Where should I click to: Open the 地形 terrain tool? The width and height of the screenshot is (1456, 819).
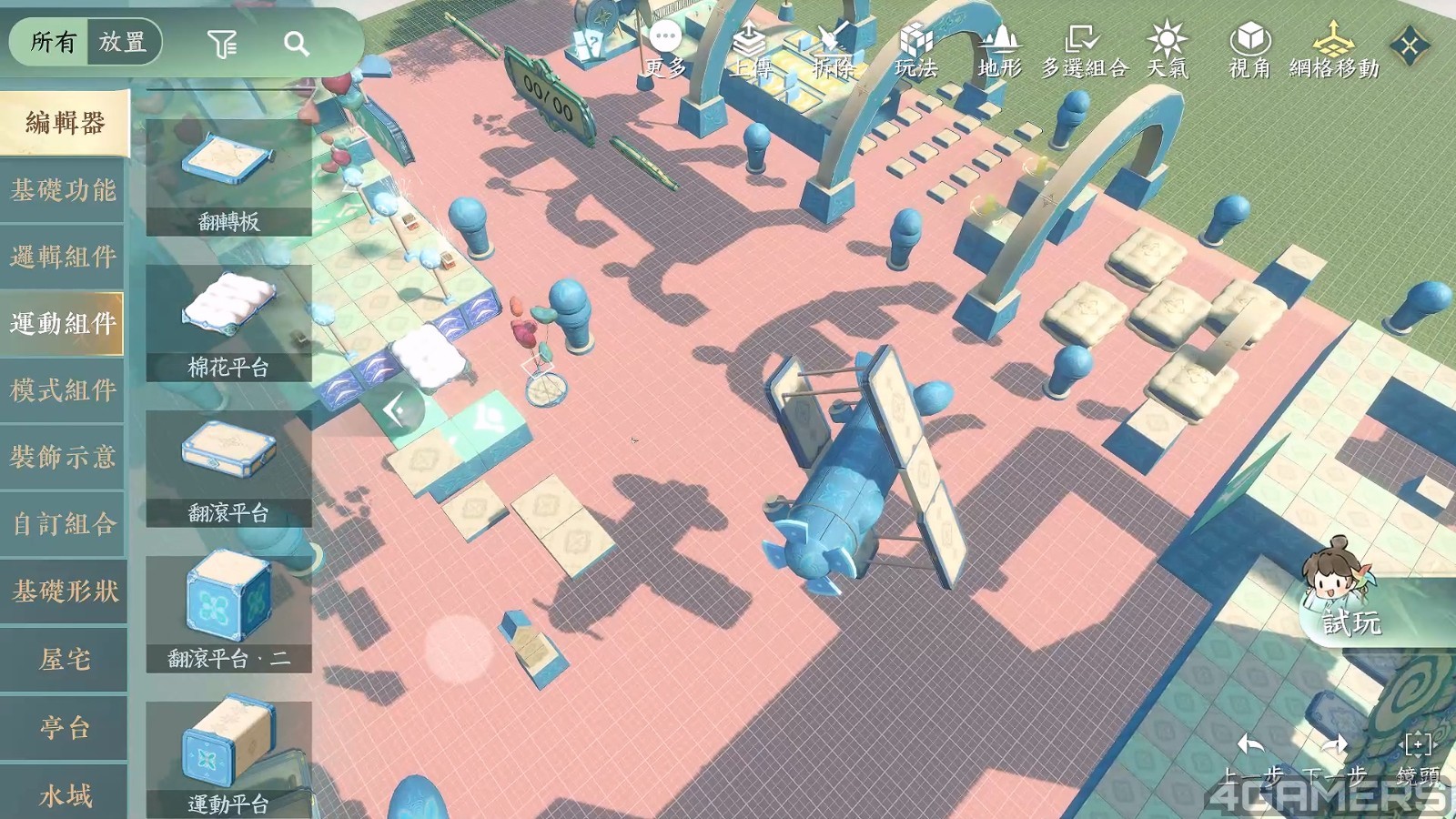(x=999, y=50)
